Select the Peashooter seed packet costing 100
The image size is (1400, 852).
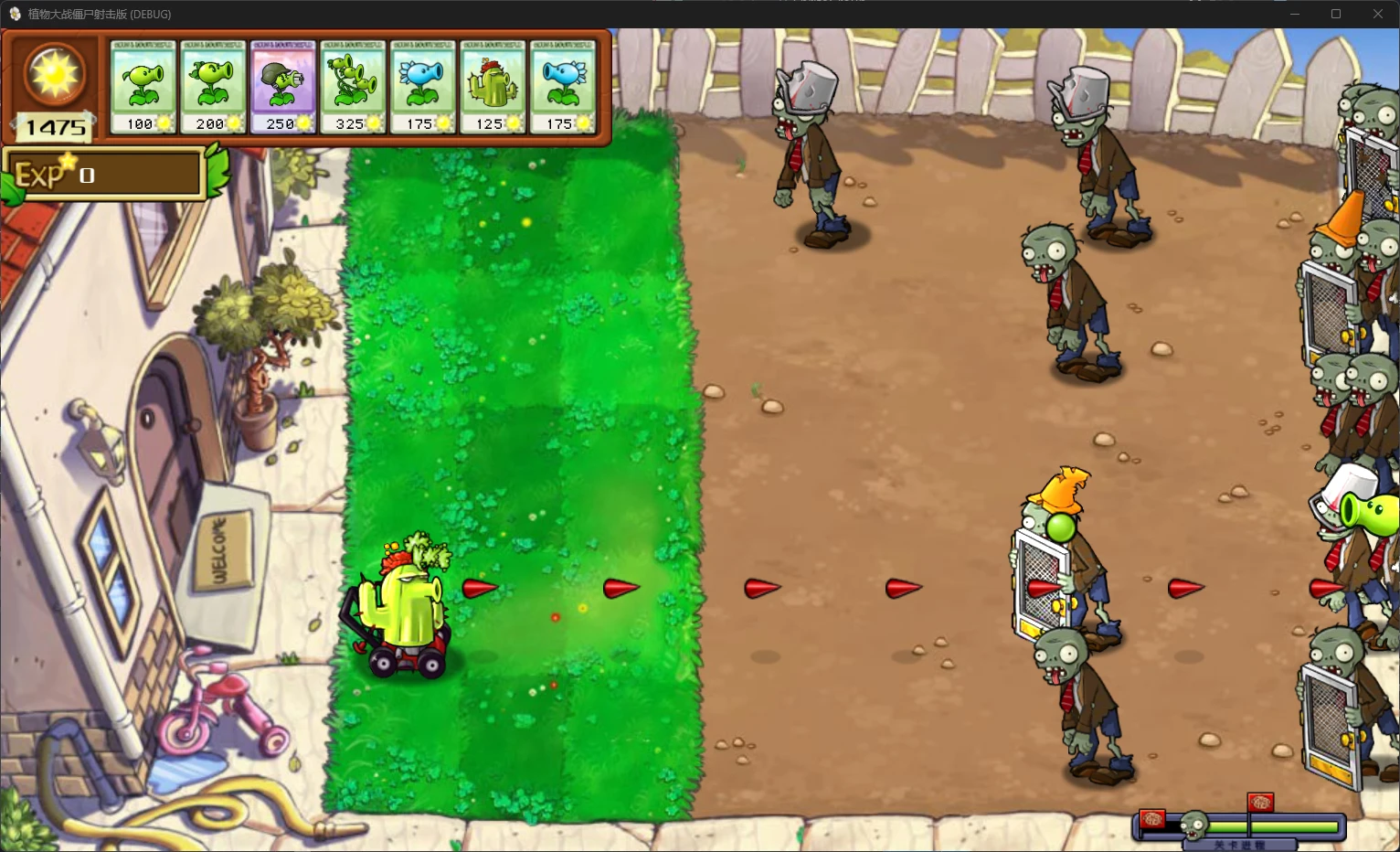coord(143,85)
